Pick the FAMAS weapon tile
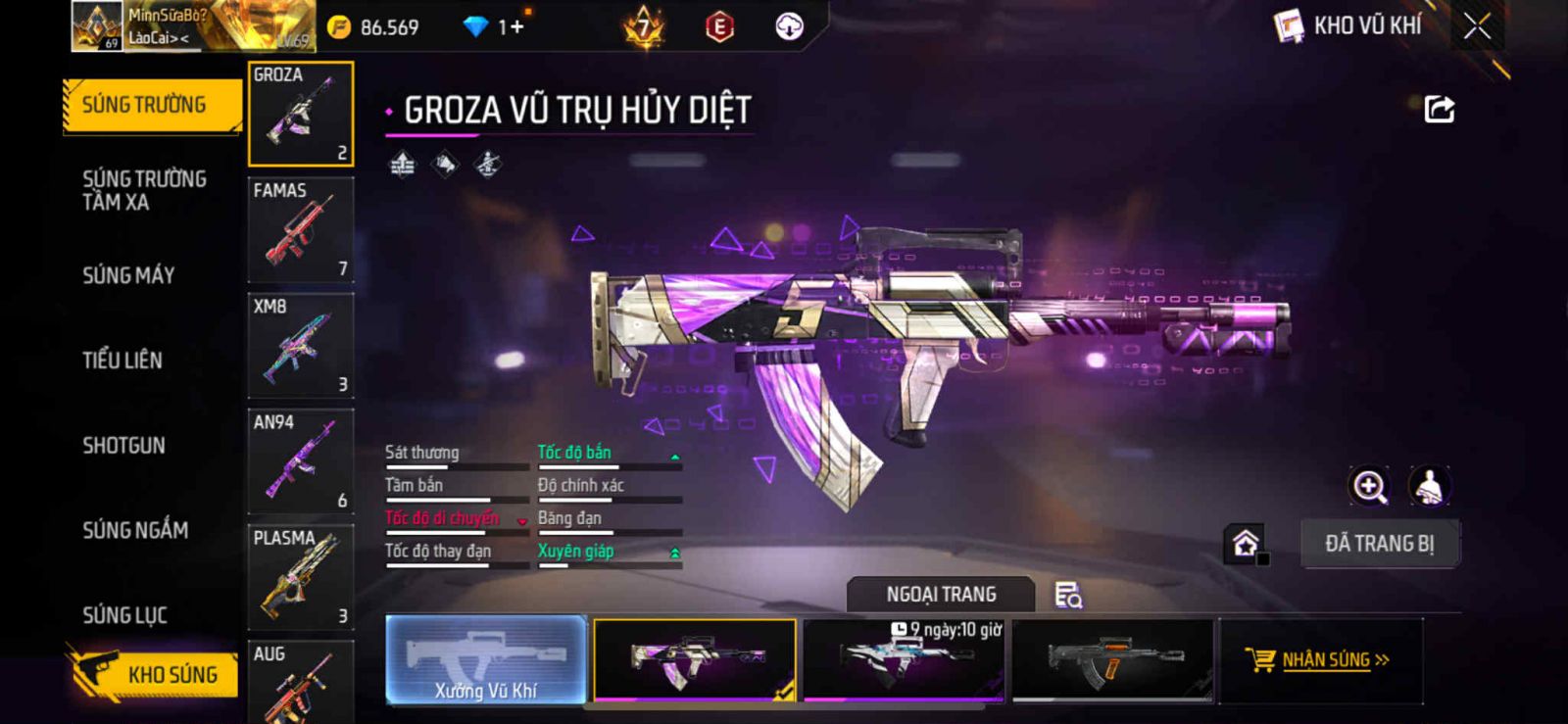This screenshot has width=1568, height=724. click(301, 230)
